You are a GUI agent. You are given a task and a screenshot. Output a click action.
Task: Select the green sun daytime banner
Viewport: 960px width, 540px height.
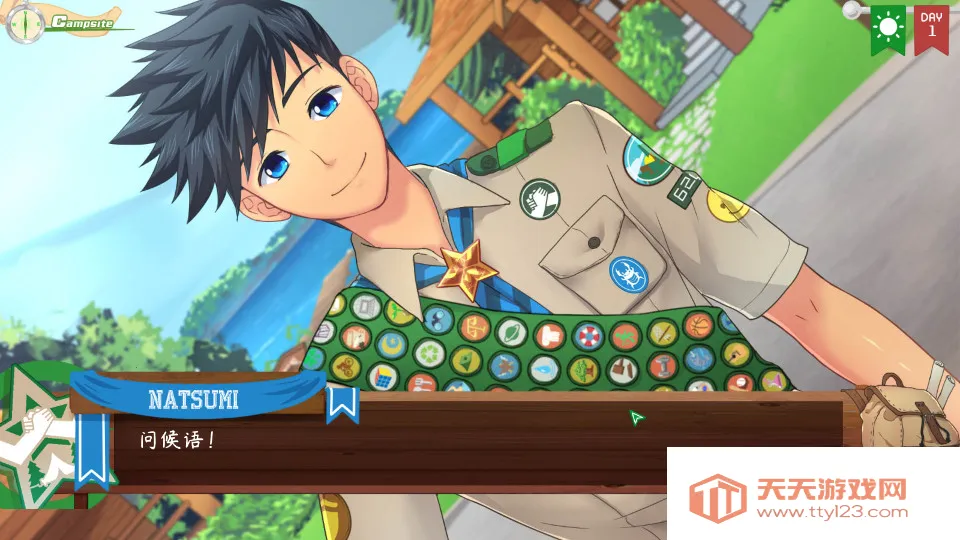tap(887, 26)
